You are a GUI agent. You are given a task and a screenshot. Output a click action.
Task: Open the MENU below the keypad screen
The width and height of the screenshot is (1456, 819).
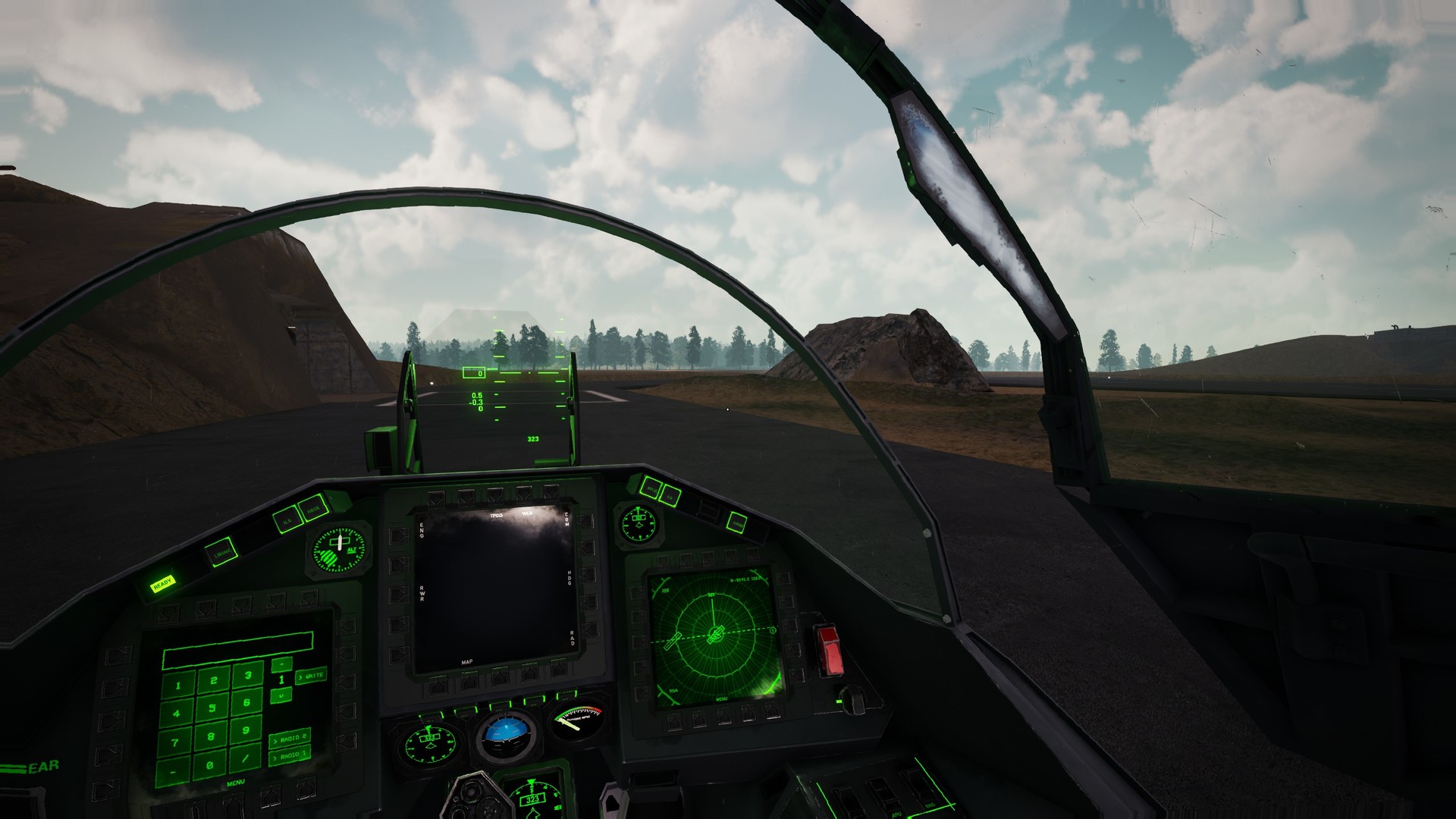click(236, 782)
